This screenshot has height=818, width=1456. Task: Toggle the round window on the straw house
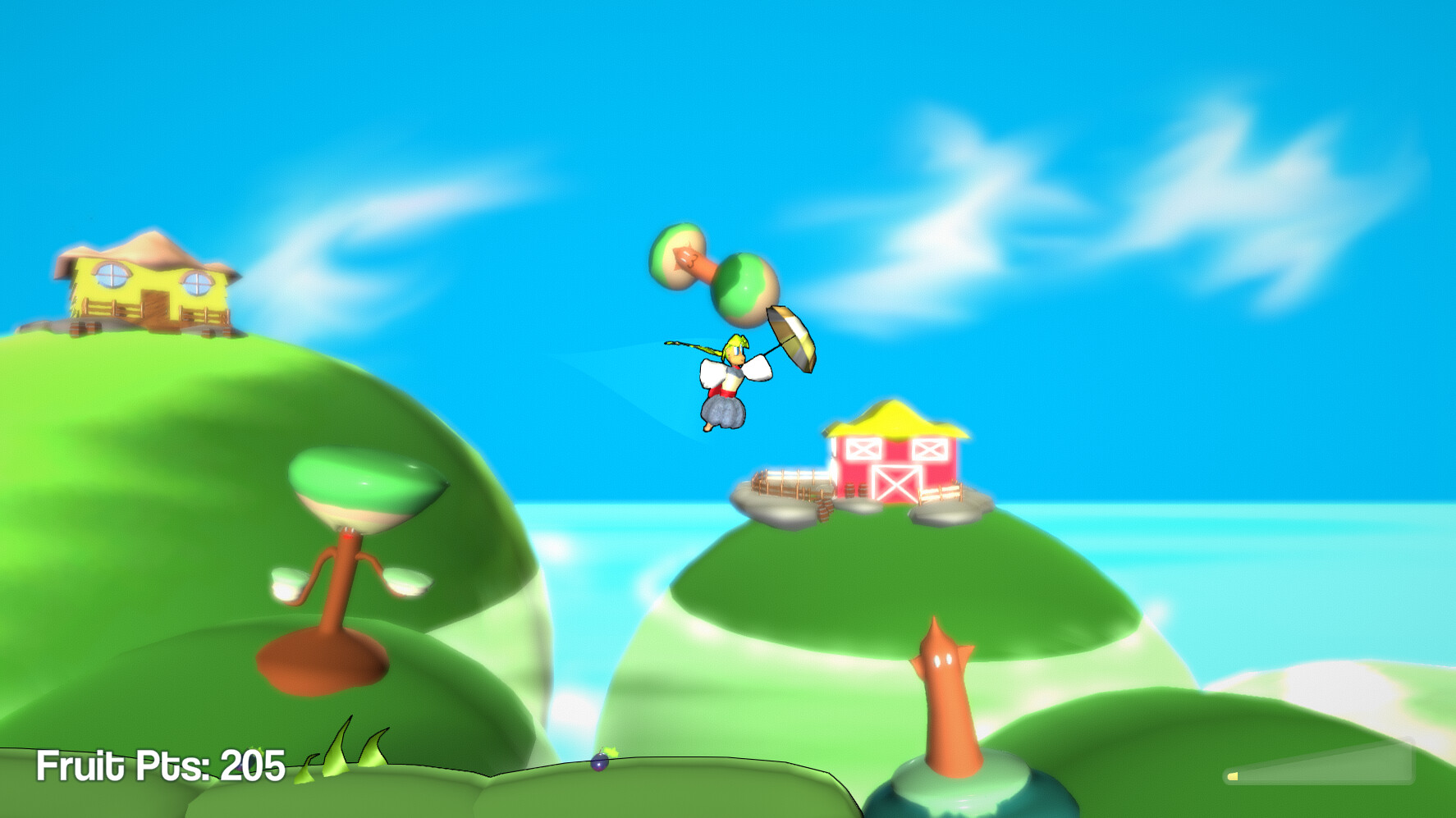112,274
